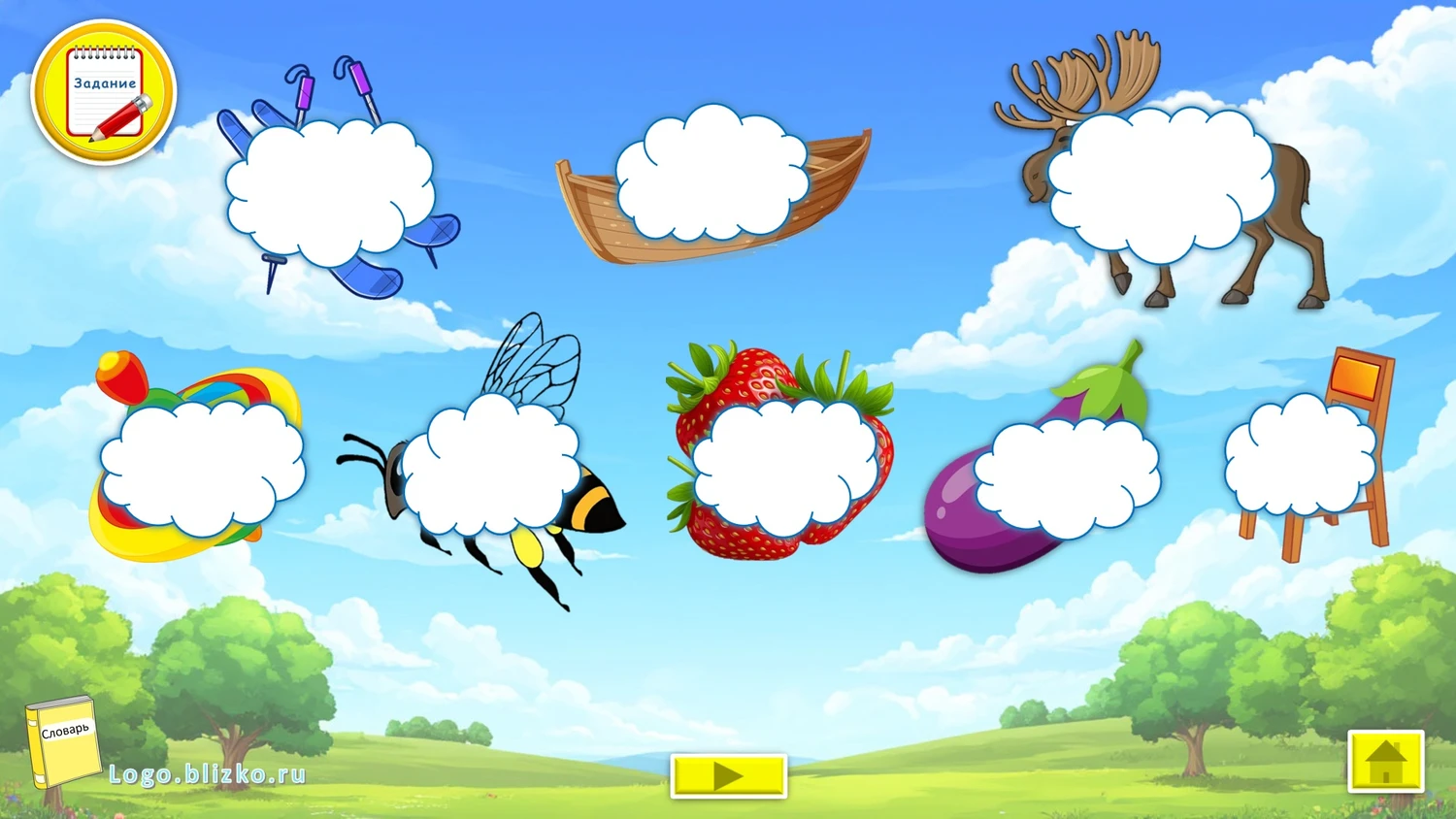Choose the moose picture card
1456x819 pixels.
(x=1161, y=184)
